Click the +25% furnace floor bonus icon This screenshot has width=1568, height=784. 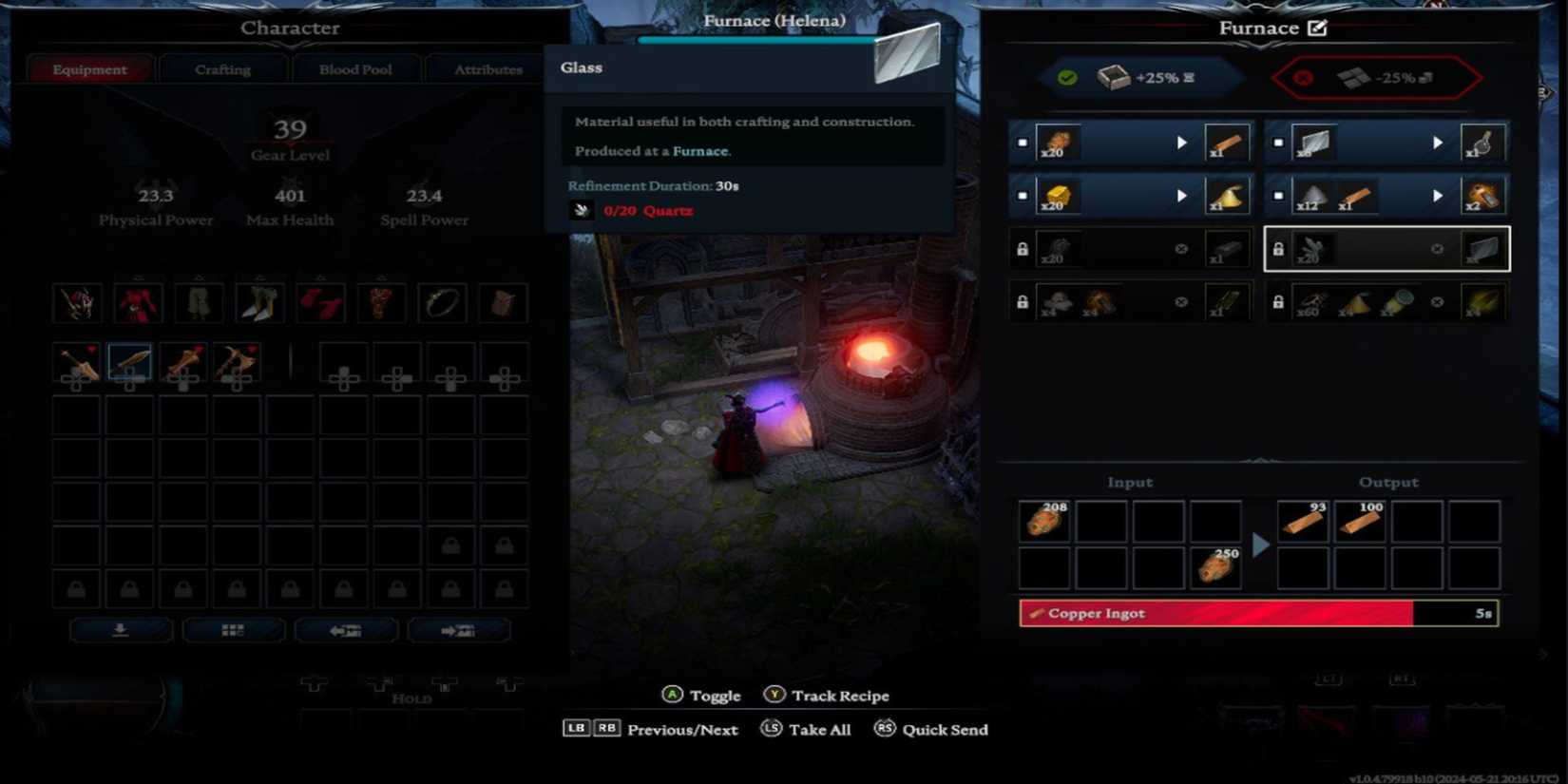[1112, 78]
